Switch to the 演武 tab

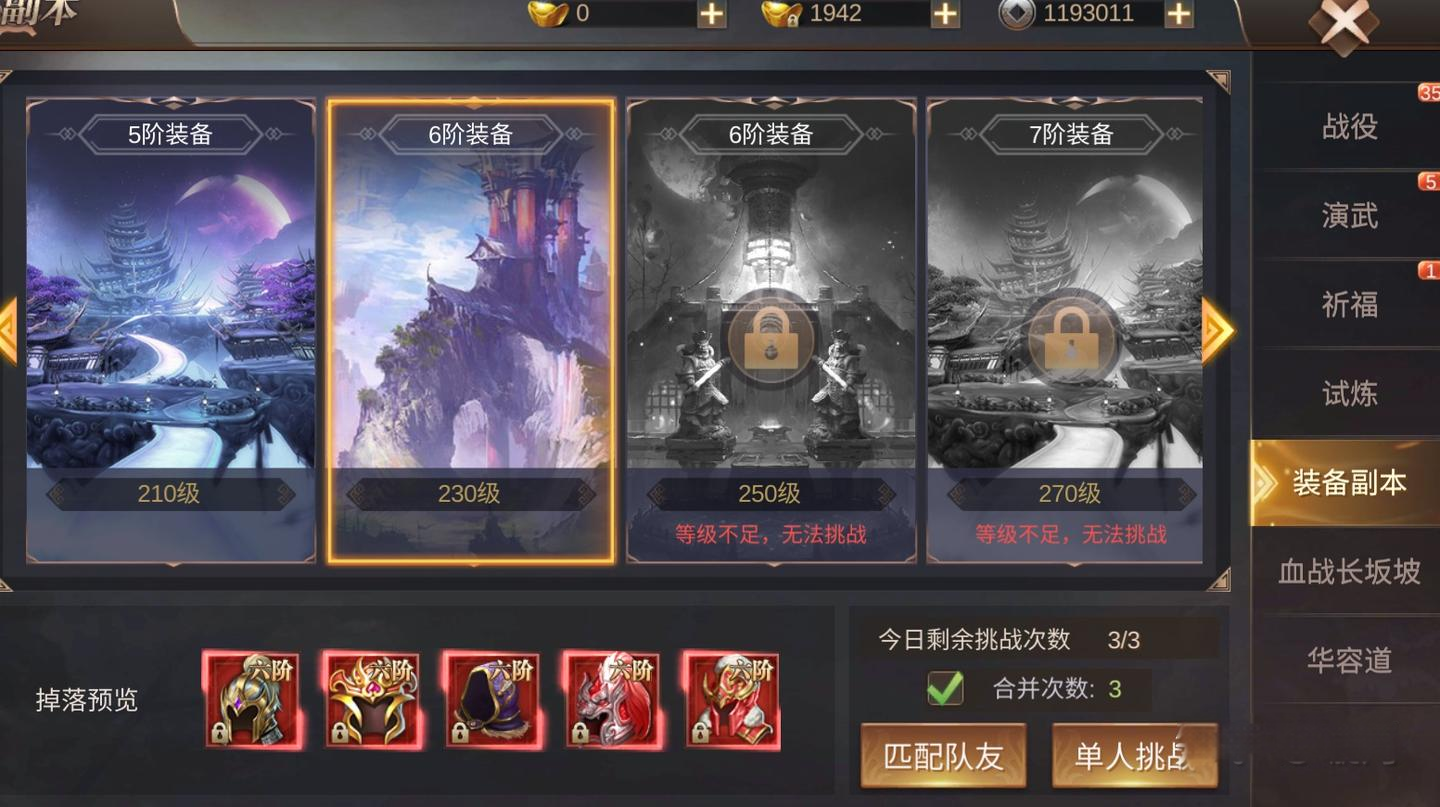click(x=1352, y=216)
